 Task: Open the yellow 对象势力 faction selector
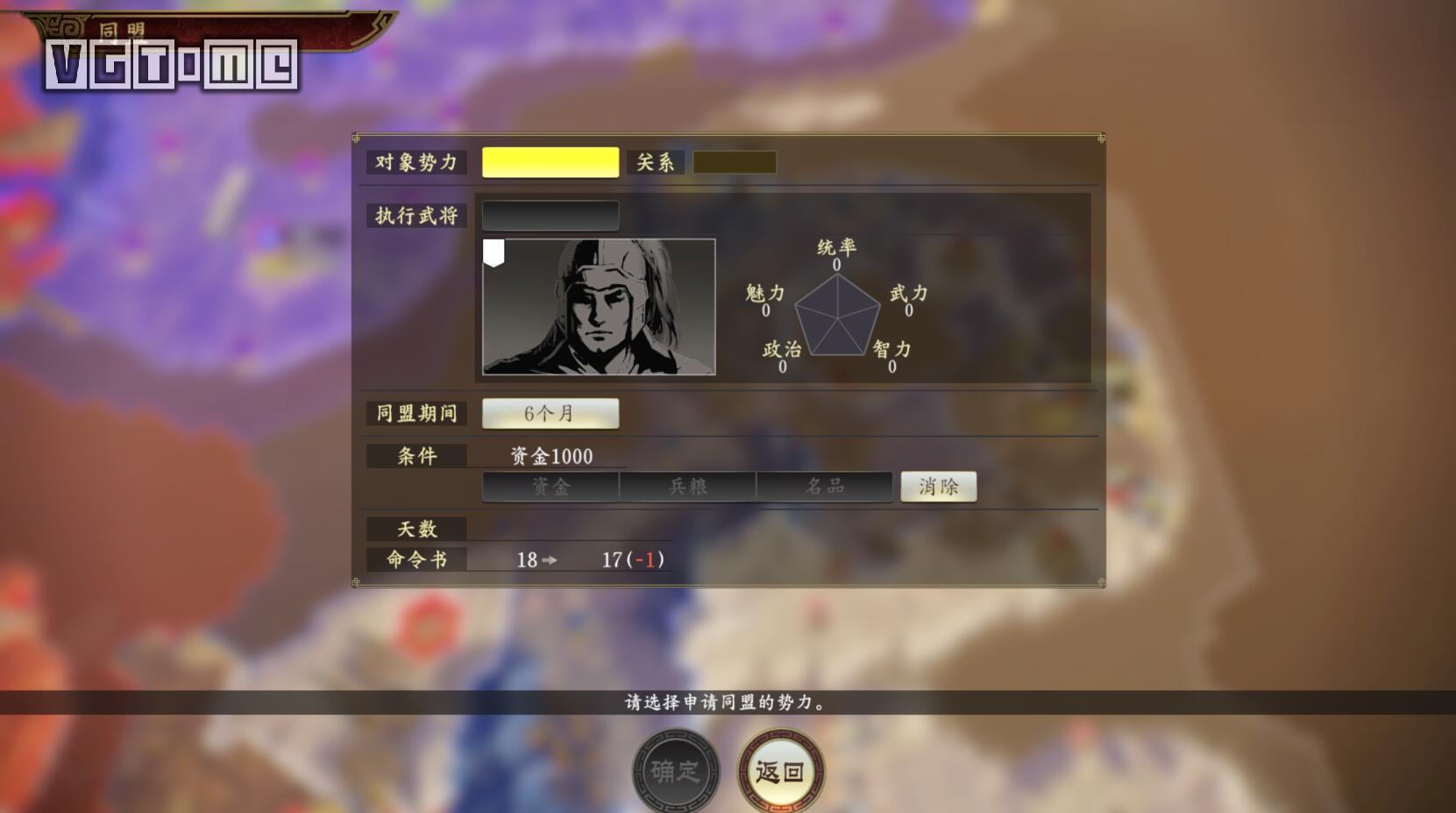(x=550, y=161)
